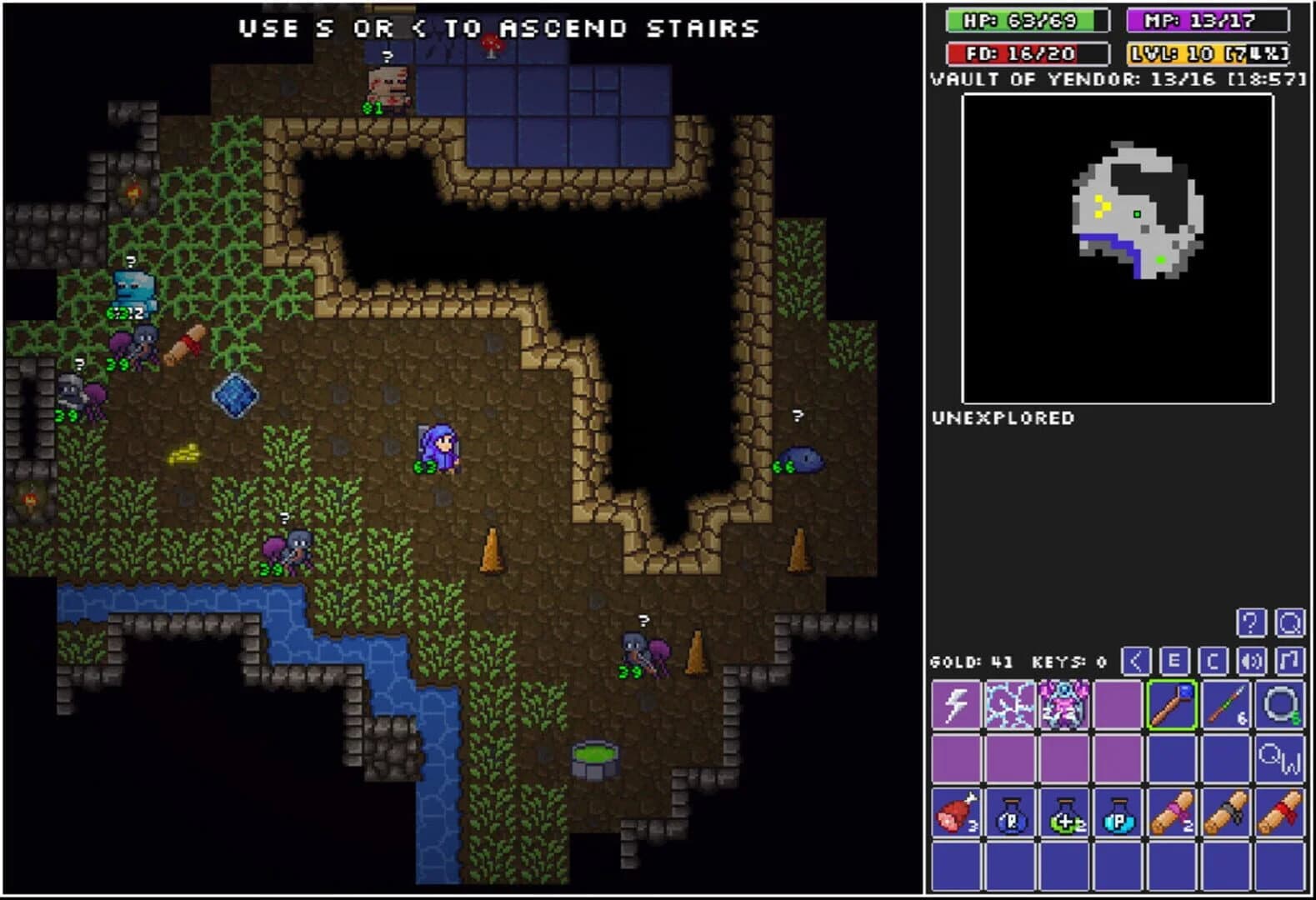The height and width of the screenshot is (900, 1316).
Task: Mute the sound effects with the speaker button
Action: tap(1250, 661)
